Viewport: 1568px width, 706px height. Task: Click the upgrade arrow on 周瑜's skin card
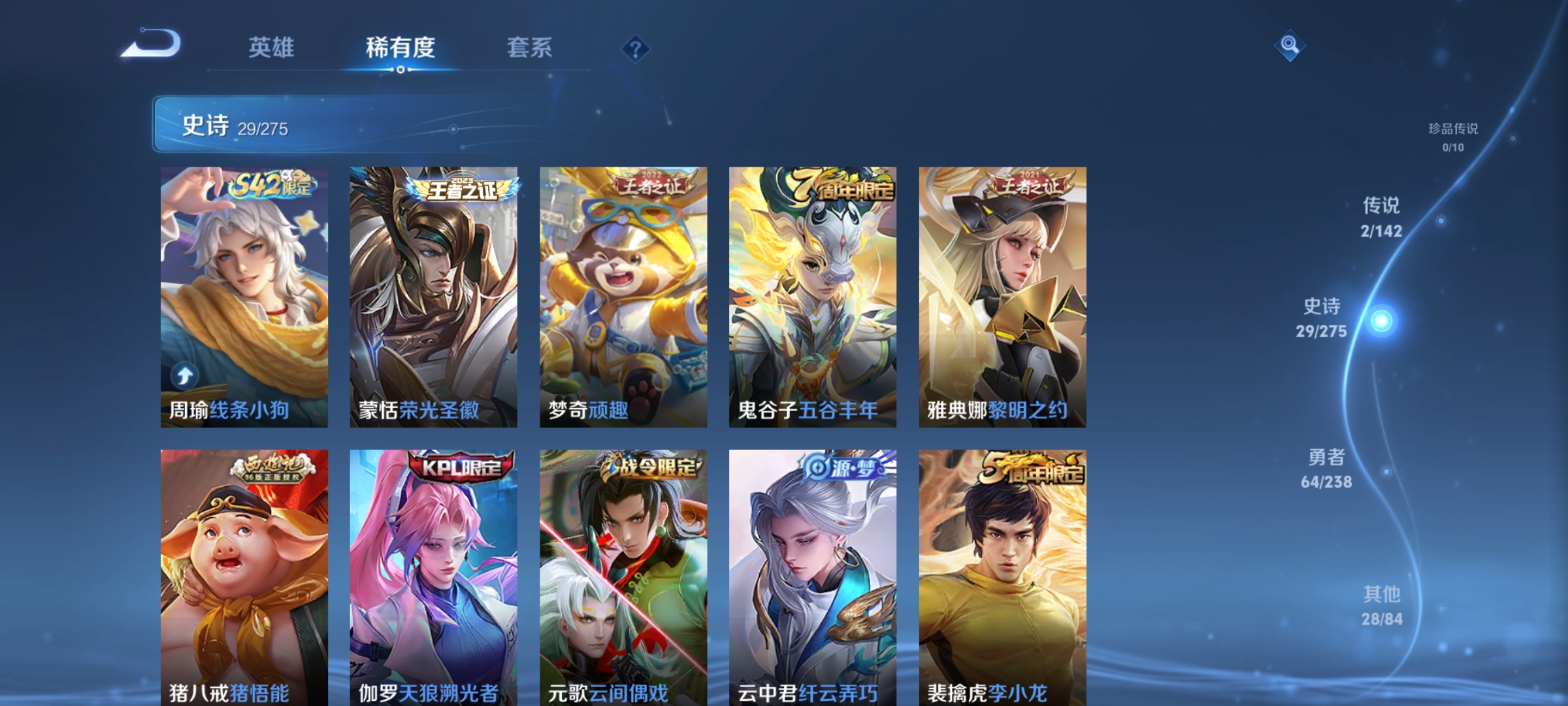[x=186, y=374]
